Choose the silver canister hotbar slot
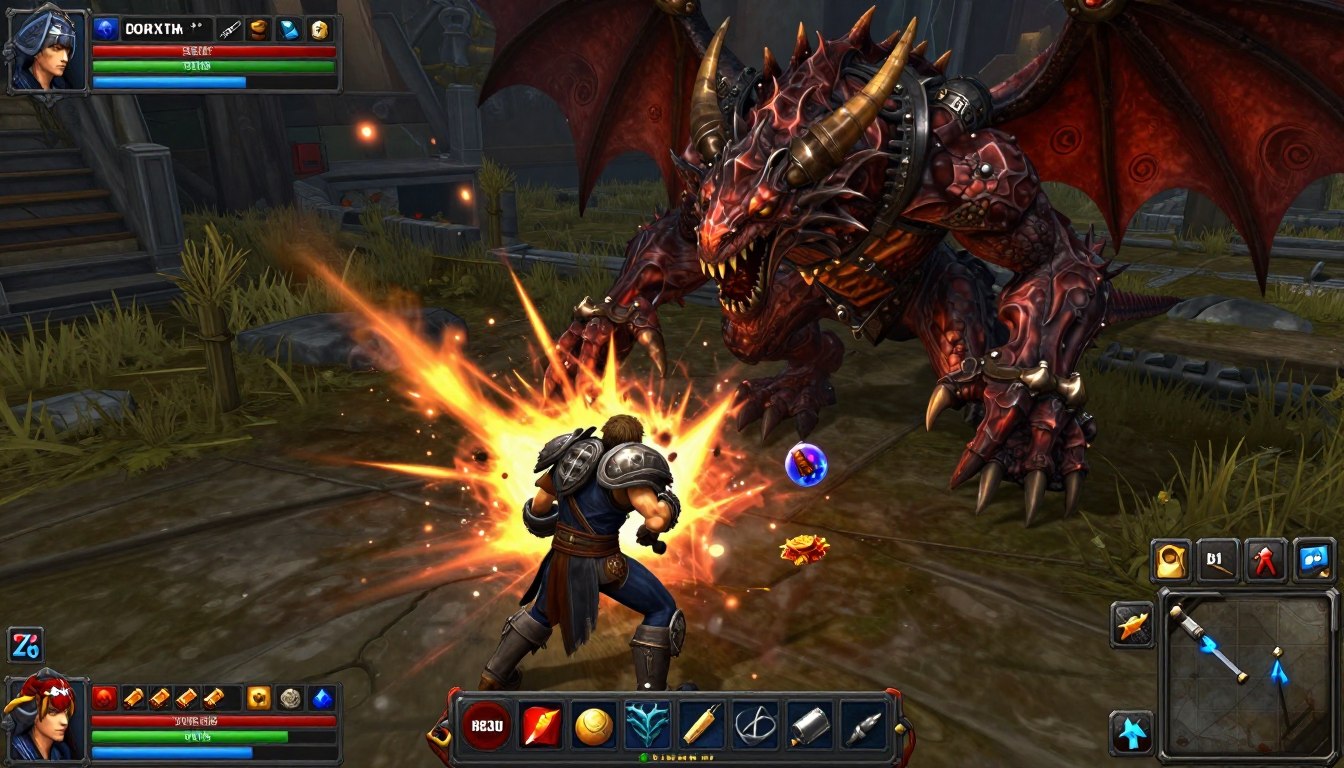 (x=808, y=726)
